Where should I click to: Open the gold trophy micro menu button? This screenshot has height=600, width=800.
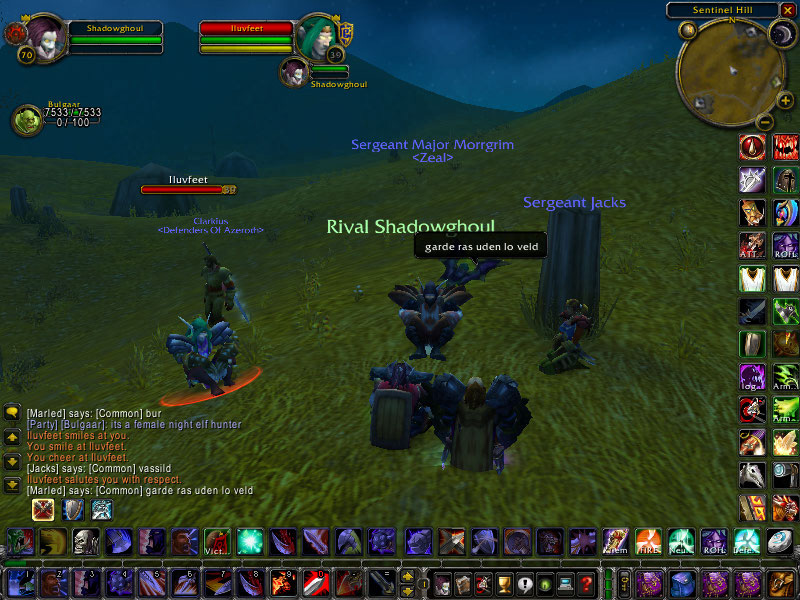click(x=504, y=583)
